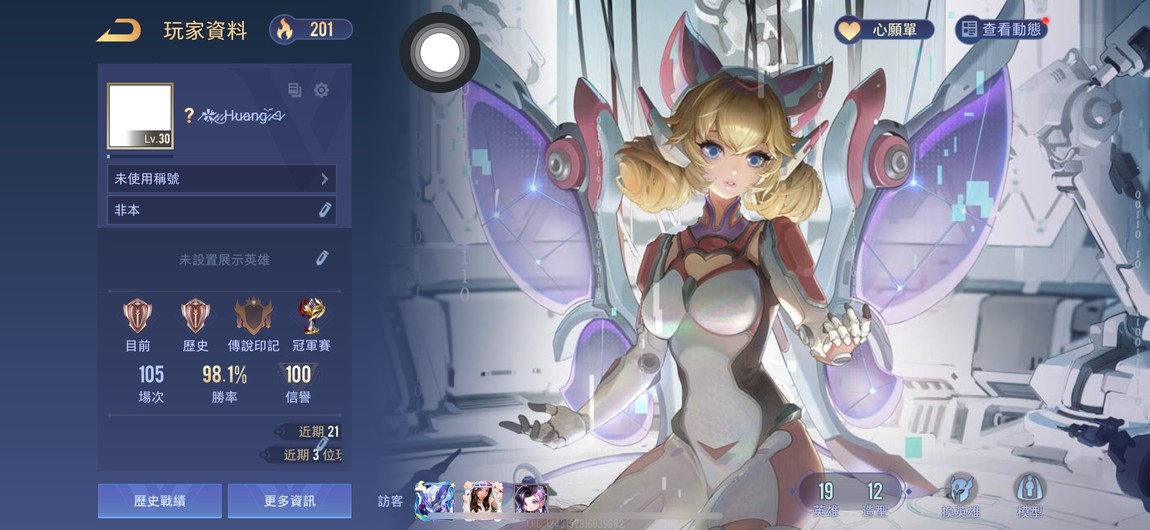Image resolution: width=1150 pixels, height=530 pixels.
Task: View the 查看動態 activity feed
Action: 1000,30
